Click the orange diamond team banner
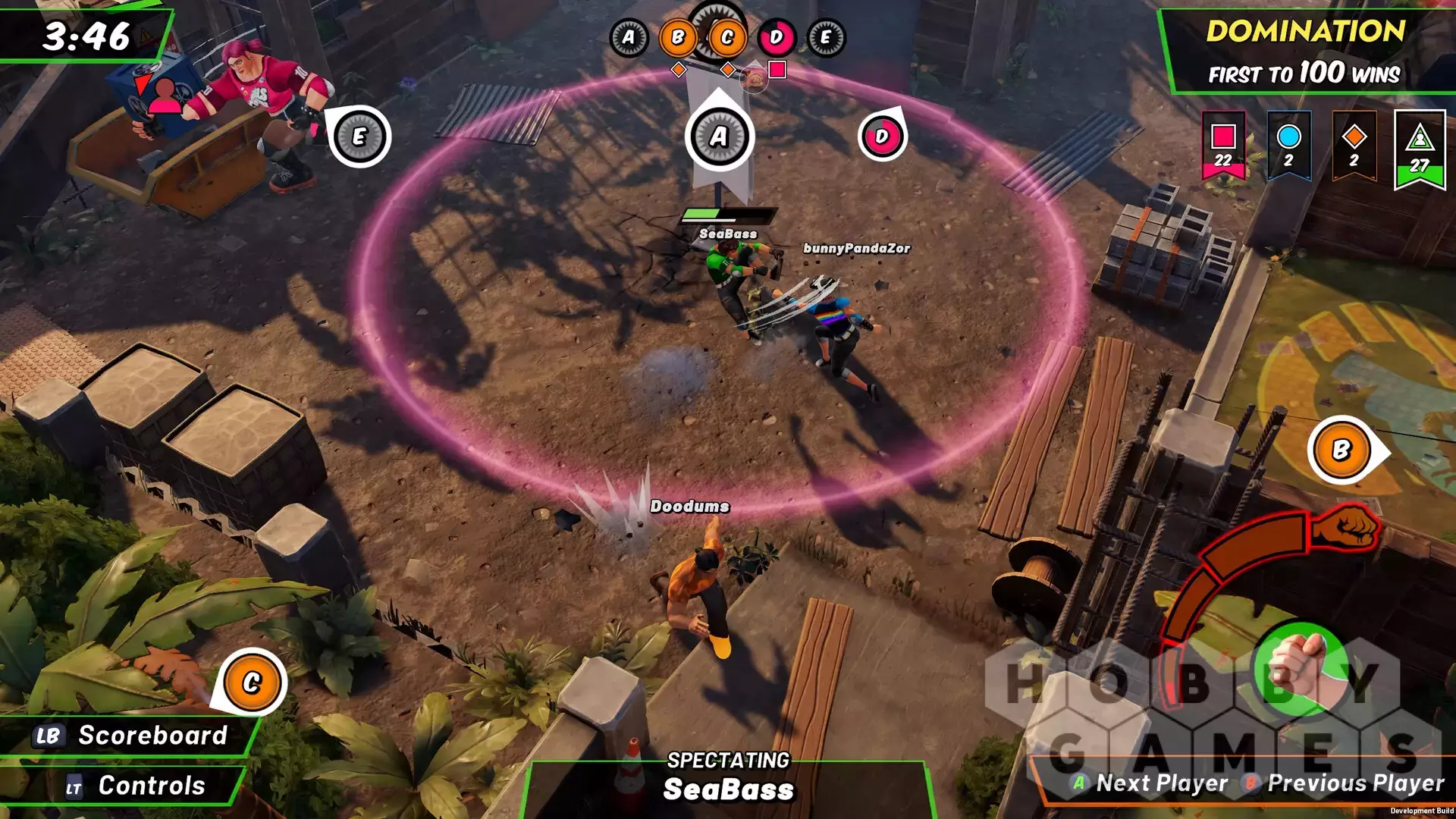This screenshot has height=819, width=1456. [x=1354, y=145]
